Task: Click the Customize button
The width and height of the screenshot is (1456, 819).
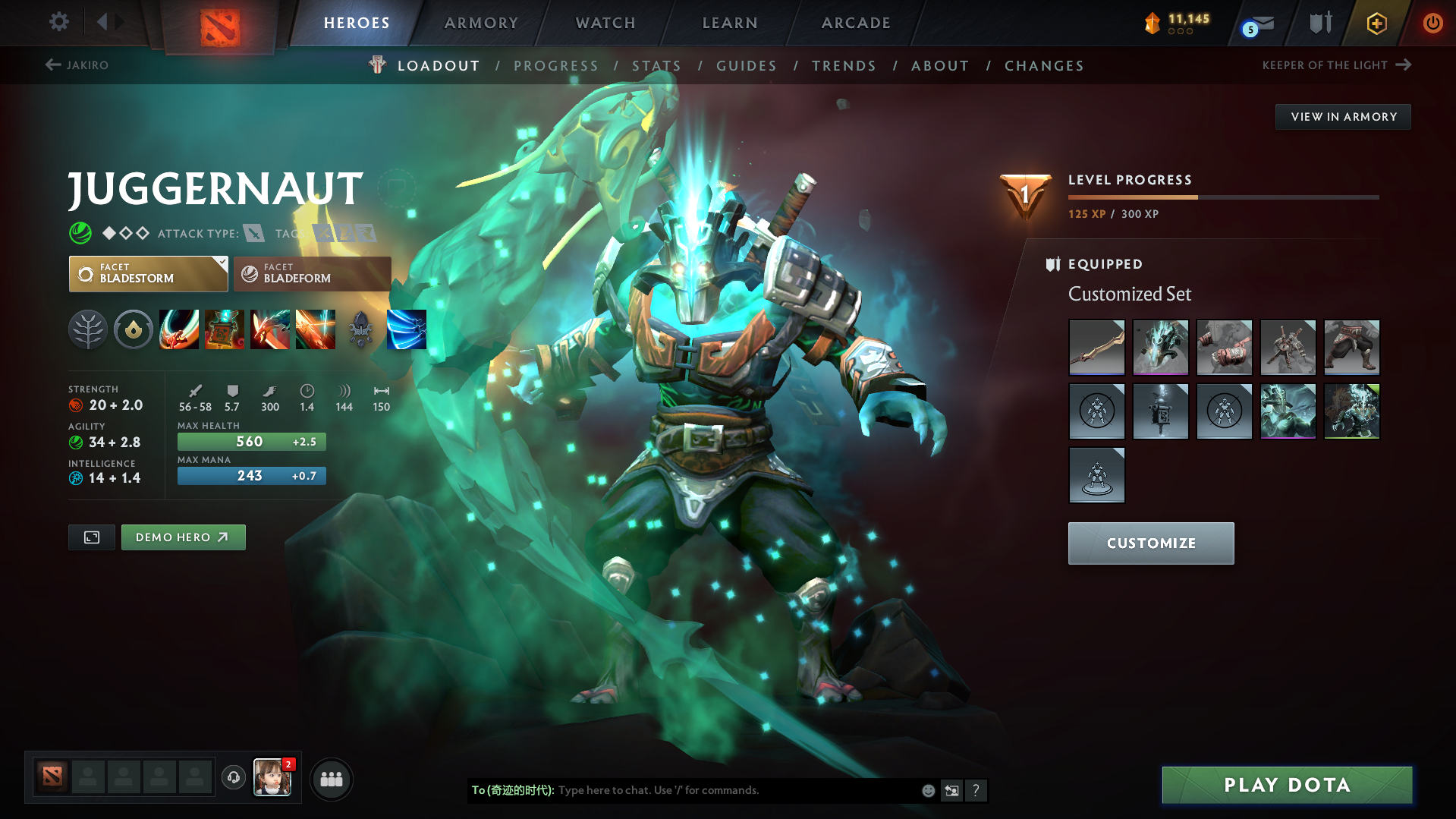Action: coord(1150,543)
